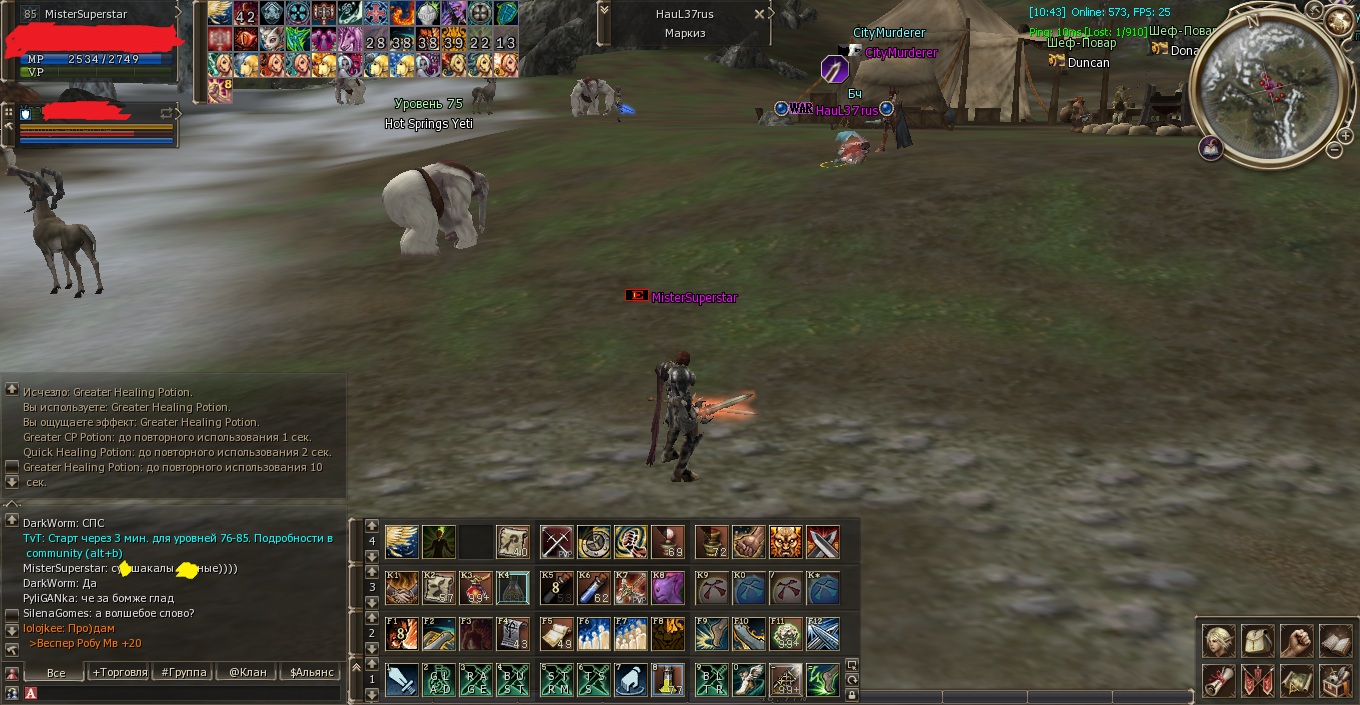This screenshot has height=705, width=1360.
Task: Select the @Клан chat tab
Action: point(247,672)
